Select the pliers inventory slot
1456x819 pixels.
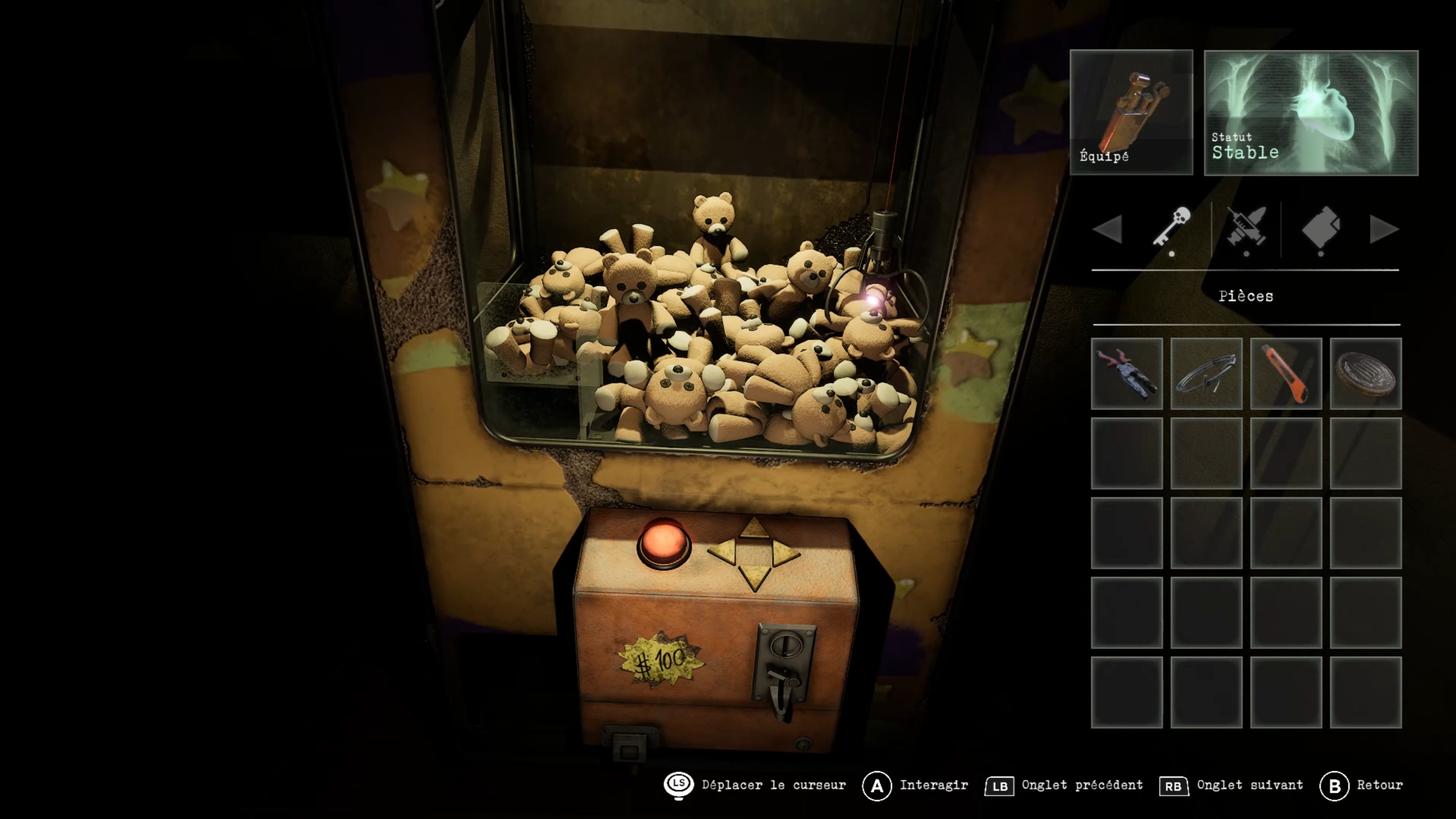click(x=1126, y=373)
